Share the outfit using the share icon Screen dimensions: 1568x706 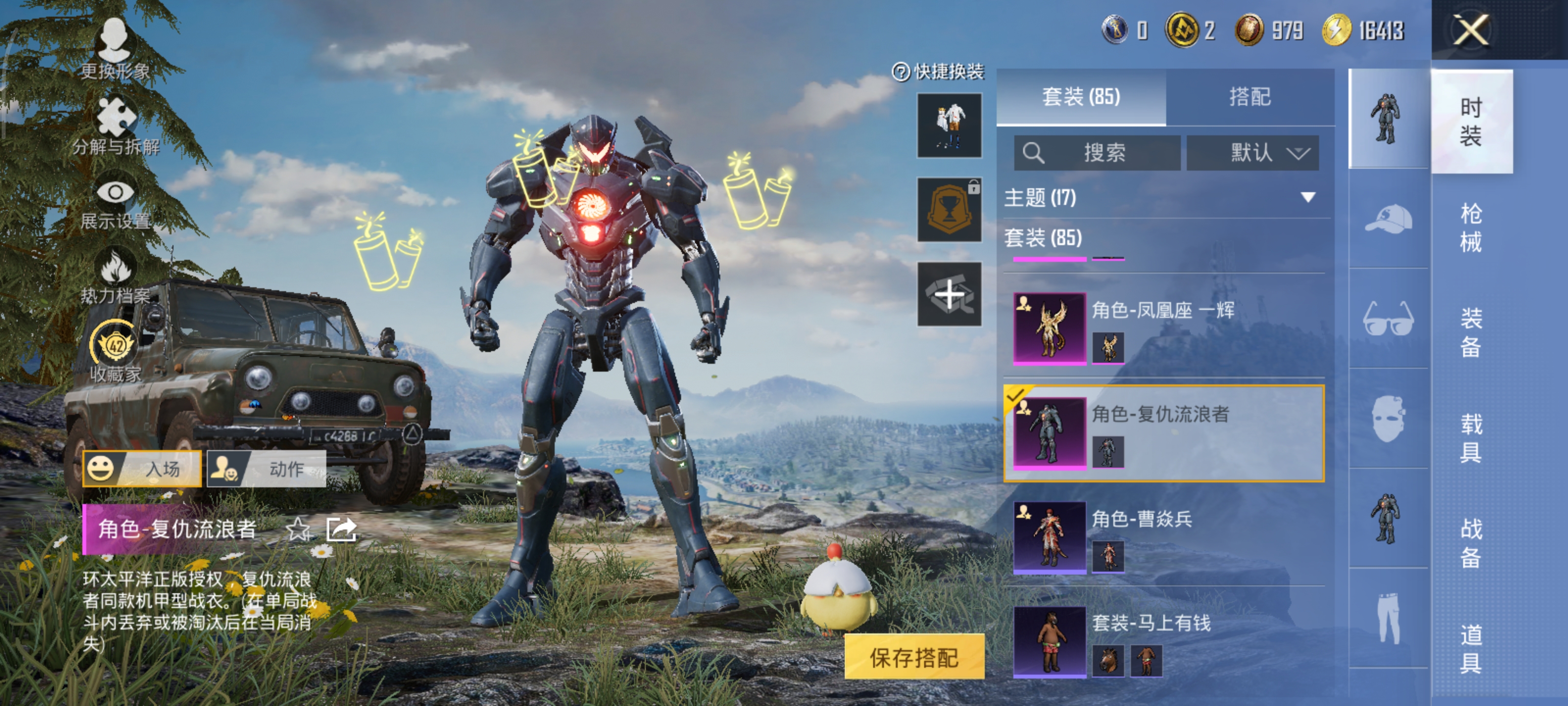point(341,529)
